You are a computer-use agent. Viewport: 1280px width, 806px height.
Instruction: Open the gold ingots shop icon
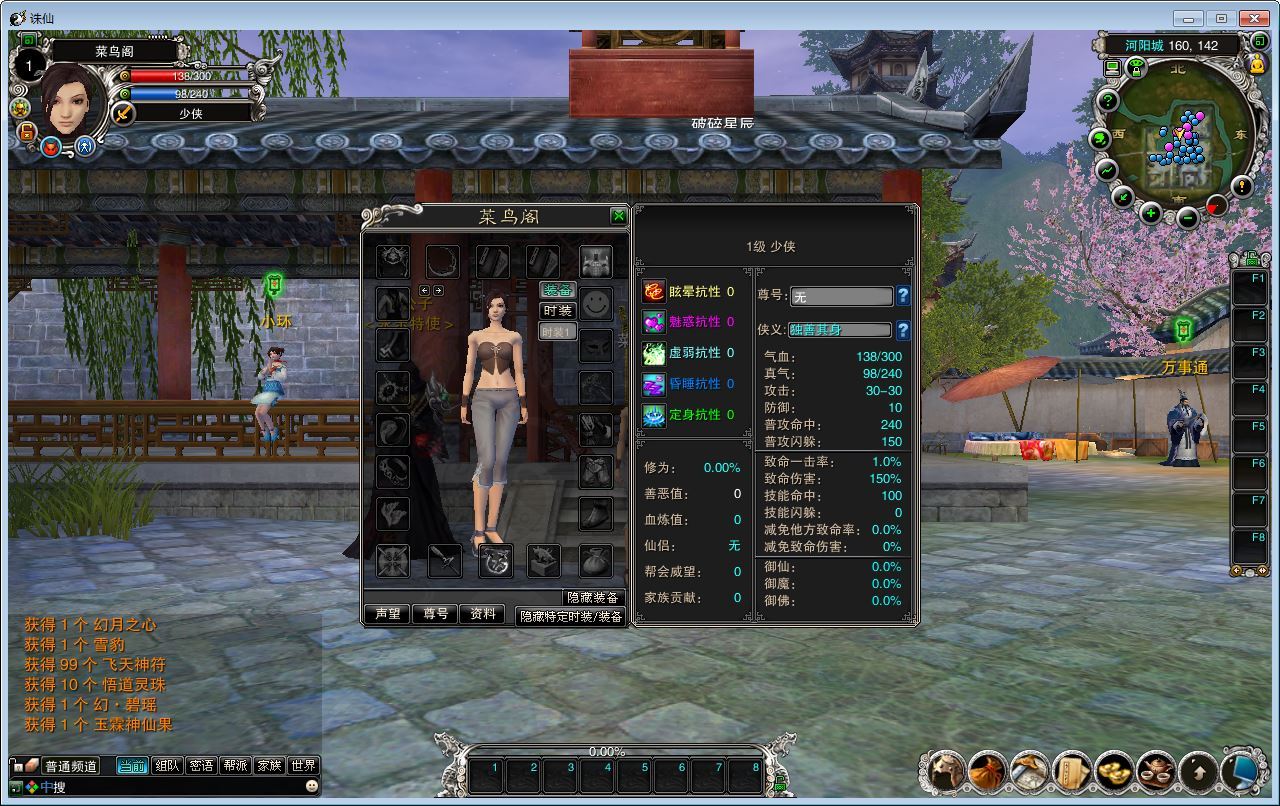coord(1113,771)
